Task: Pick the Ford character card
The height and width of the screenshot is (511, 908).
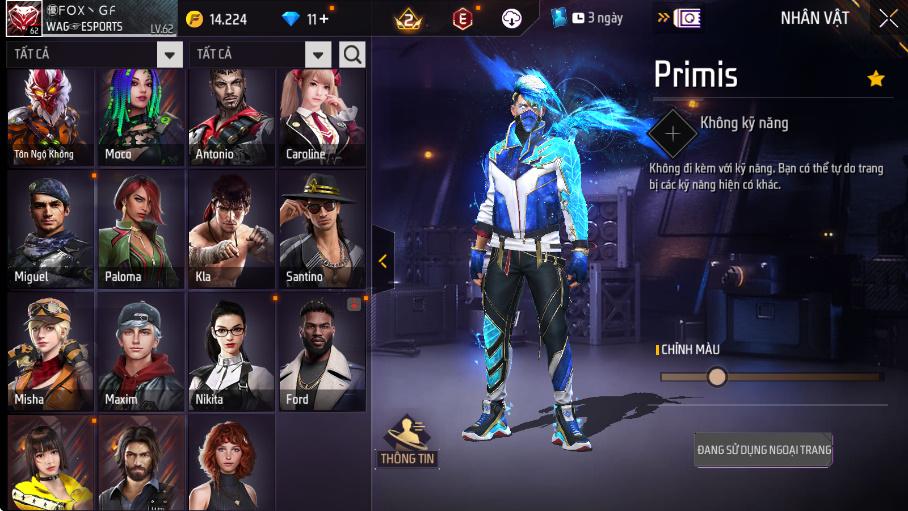Action: tap(322, 352)
